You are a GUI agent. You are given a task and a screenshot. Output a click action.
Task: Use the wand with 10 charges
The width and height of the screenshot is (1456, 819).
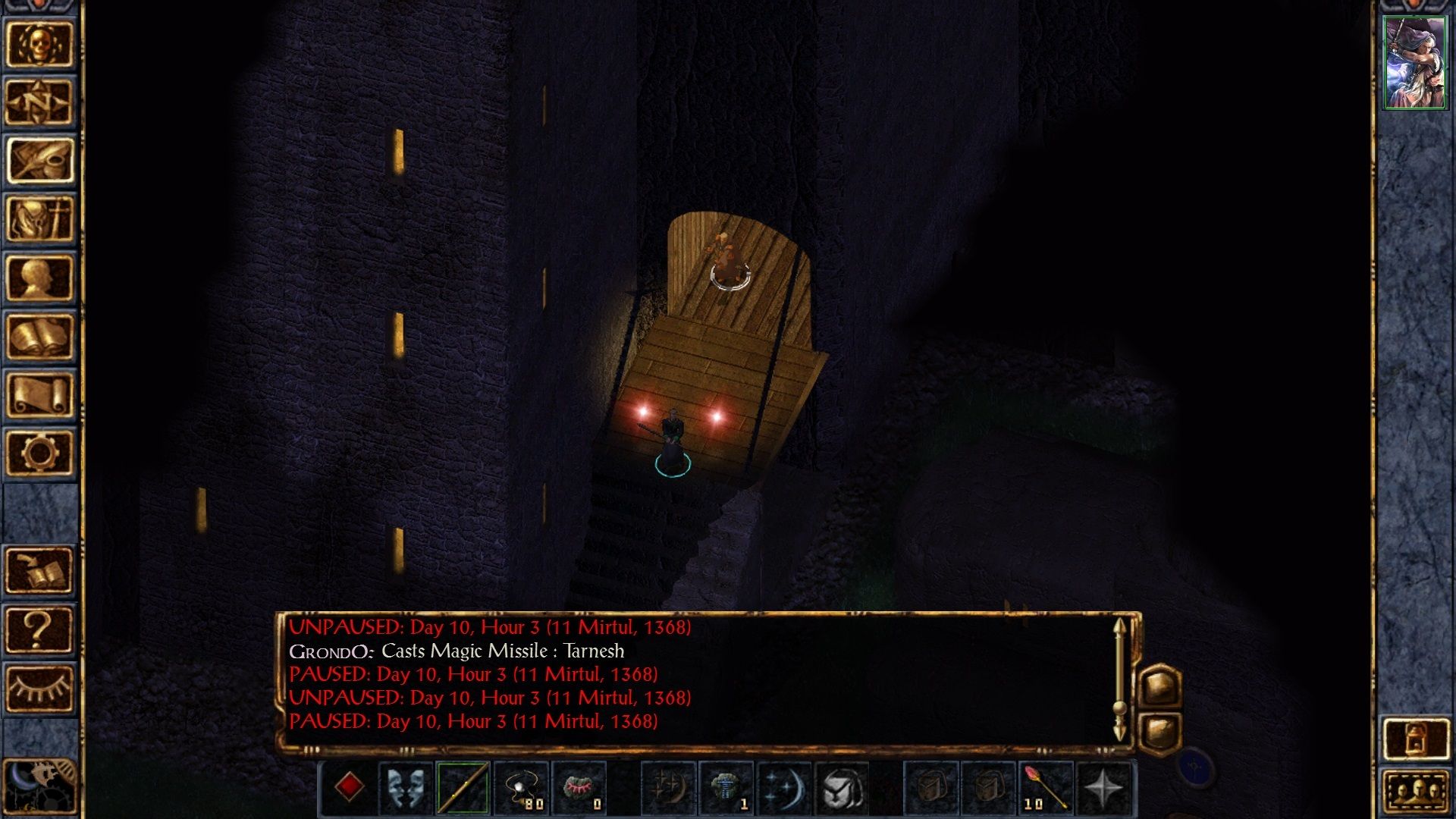click(x=1043, y=789)
